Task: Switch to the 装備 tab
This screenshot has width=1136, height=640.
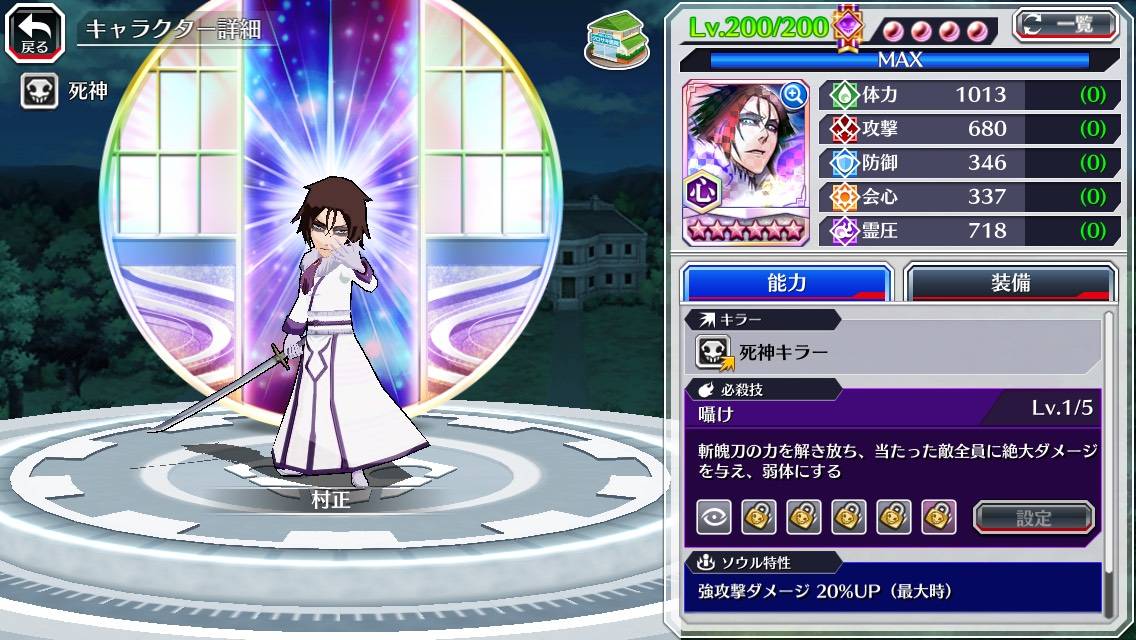Action: click(1010, 283)
